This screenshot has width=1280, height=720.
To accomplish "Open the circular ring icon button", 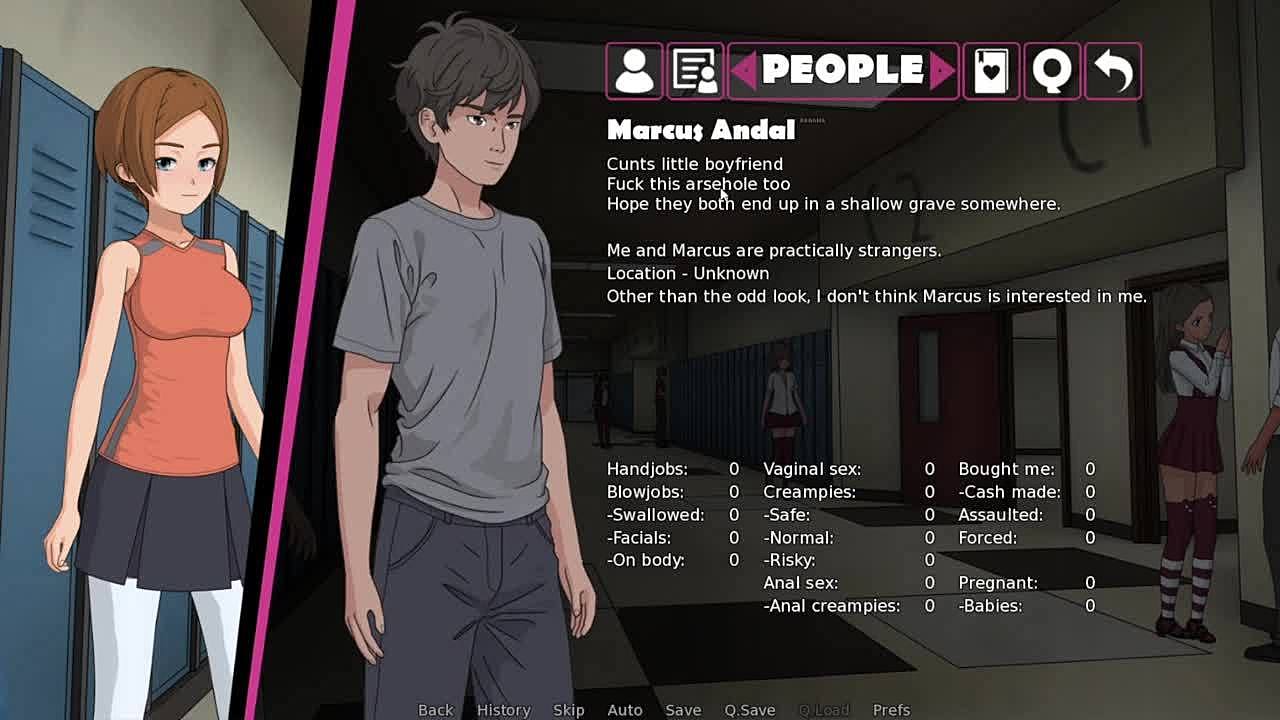I will [x=1052, y=71].
